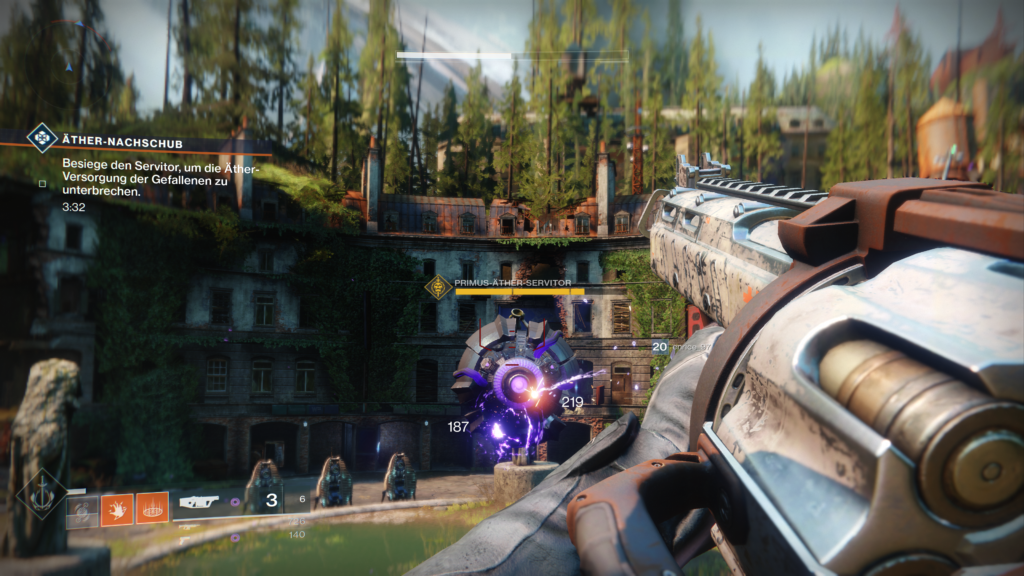Activate the super ability diamond icon
Viewport: 1024px width, 576px height.
tap(41, 494)
